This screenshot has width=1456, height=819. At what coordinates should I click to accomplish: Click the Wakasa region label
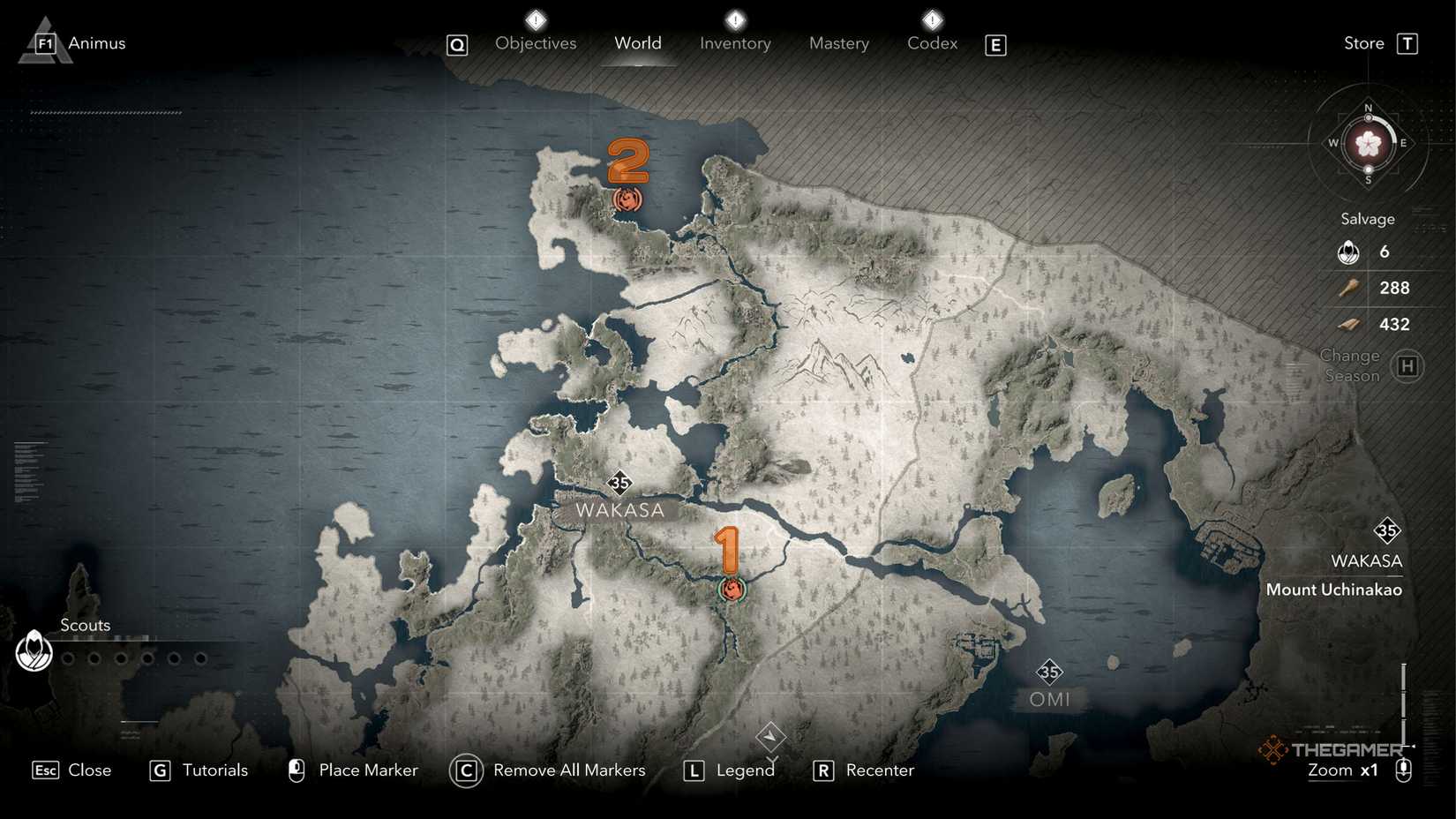(619, 510)
